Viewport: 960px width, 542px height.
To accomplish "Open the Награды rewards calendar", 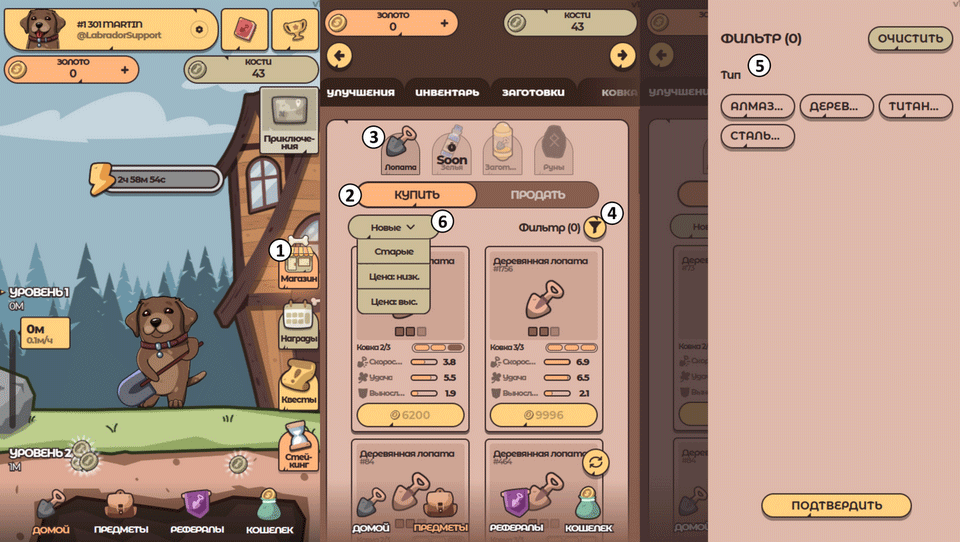I will (x=300, y=324).
